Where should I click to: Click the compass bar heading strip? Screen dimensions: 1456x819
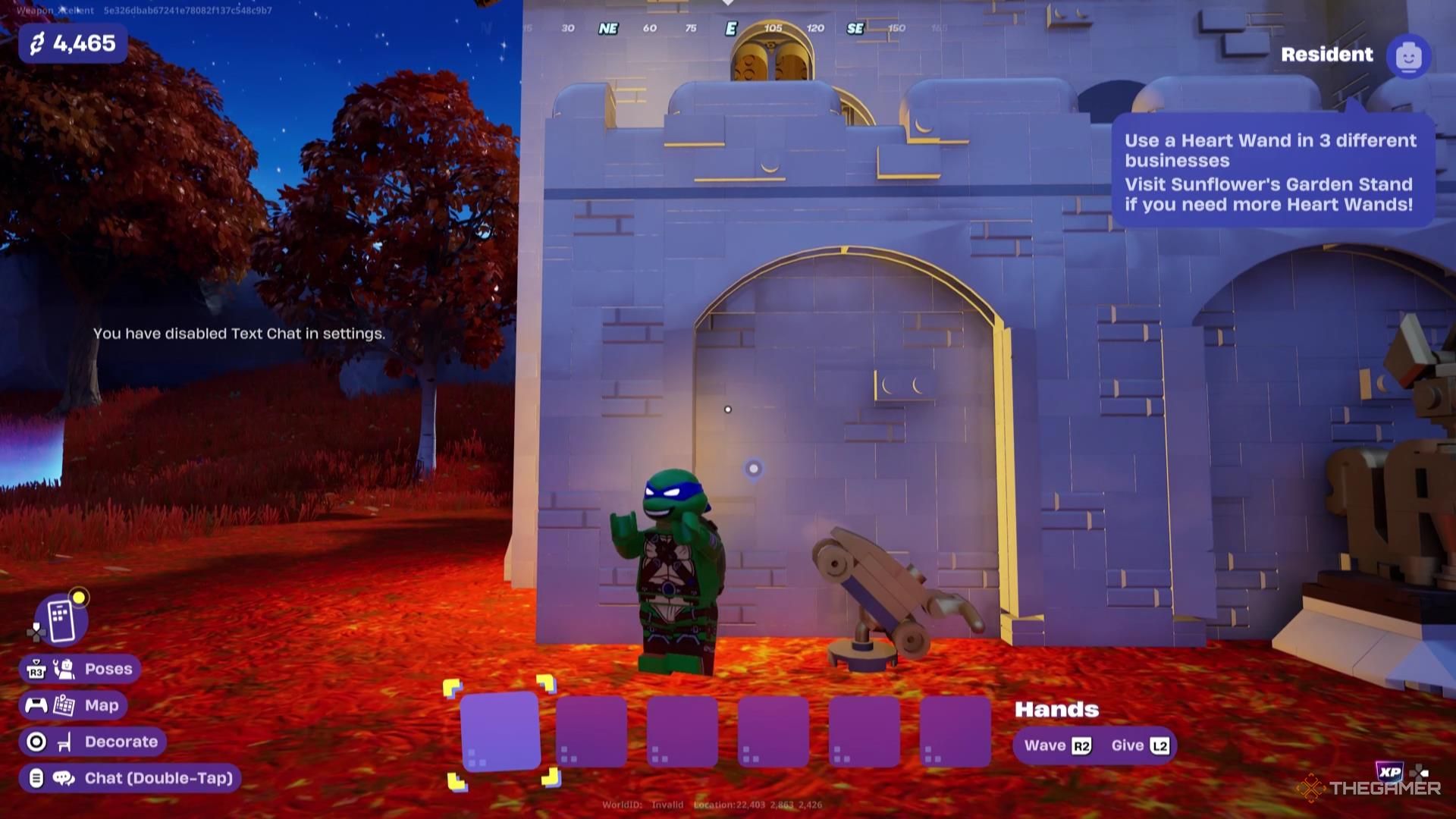click(x=730, y=28)
